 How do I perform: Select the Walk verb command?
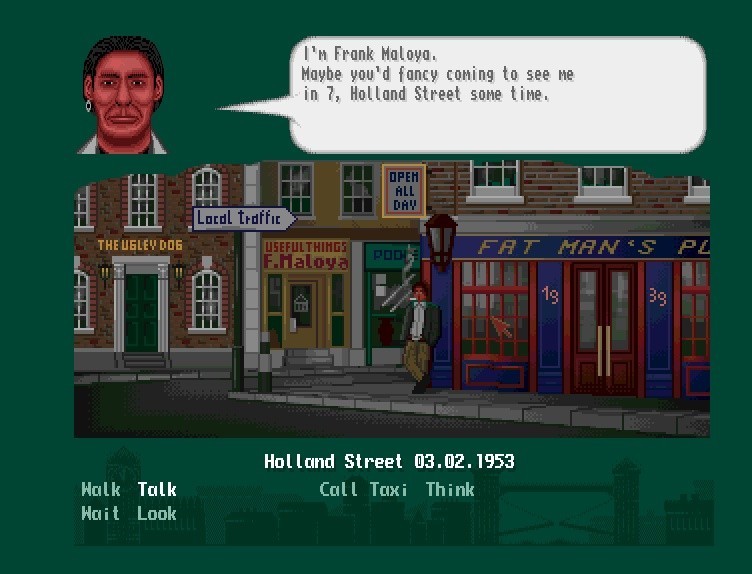click(101, 490)
